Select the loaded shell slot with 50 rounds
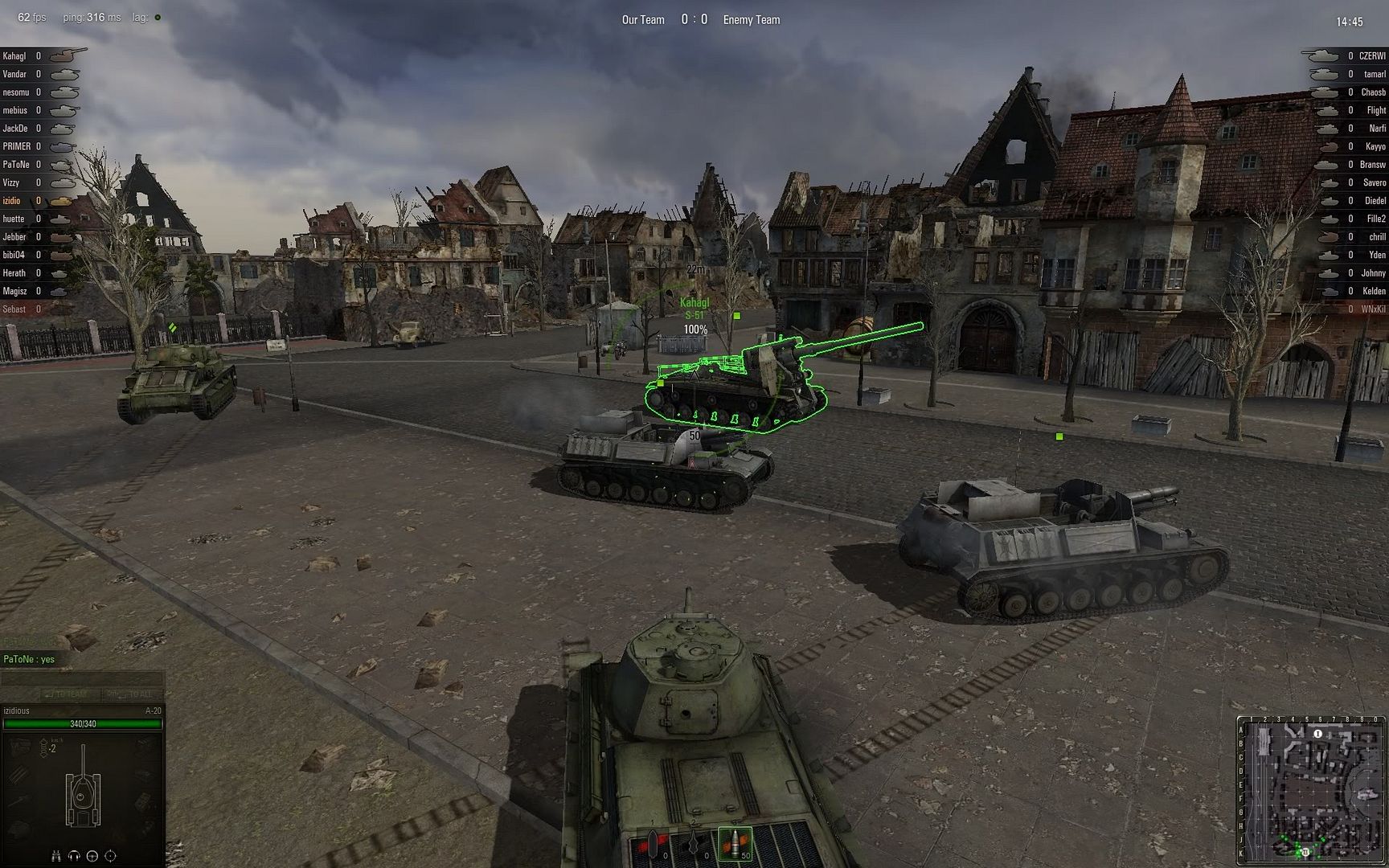This screenshot has height=868, width=1389. 734,844
